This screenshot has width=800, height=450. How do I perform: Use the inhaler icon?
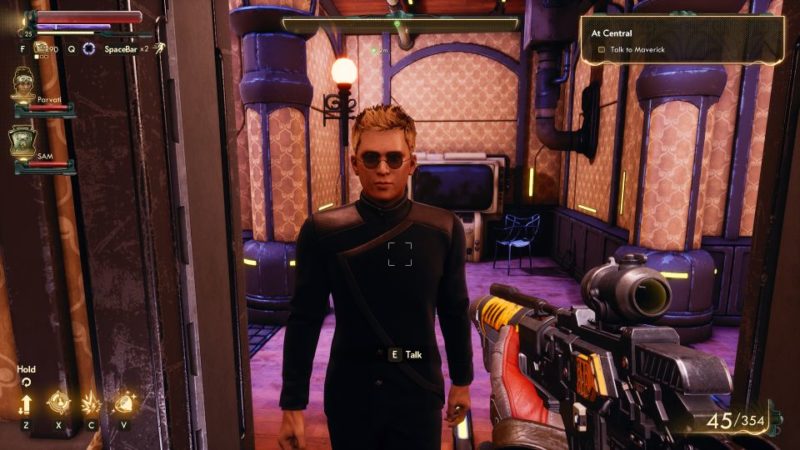pos(42,47)
